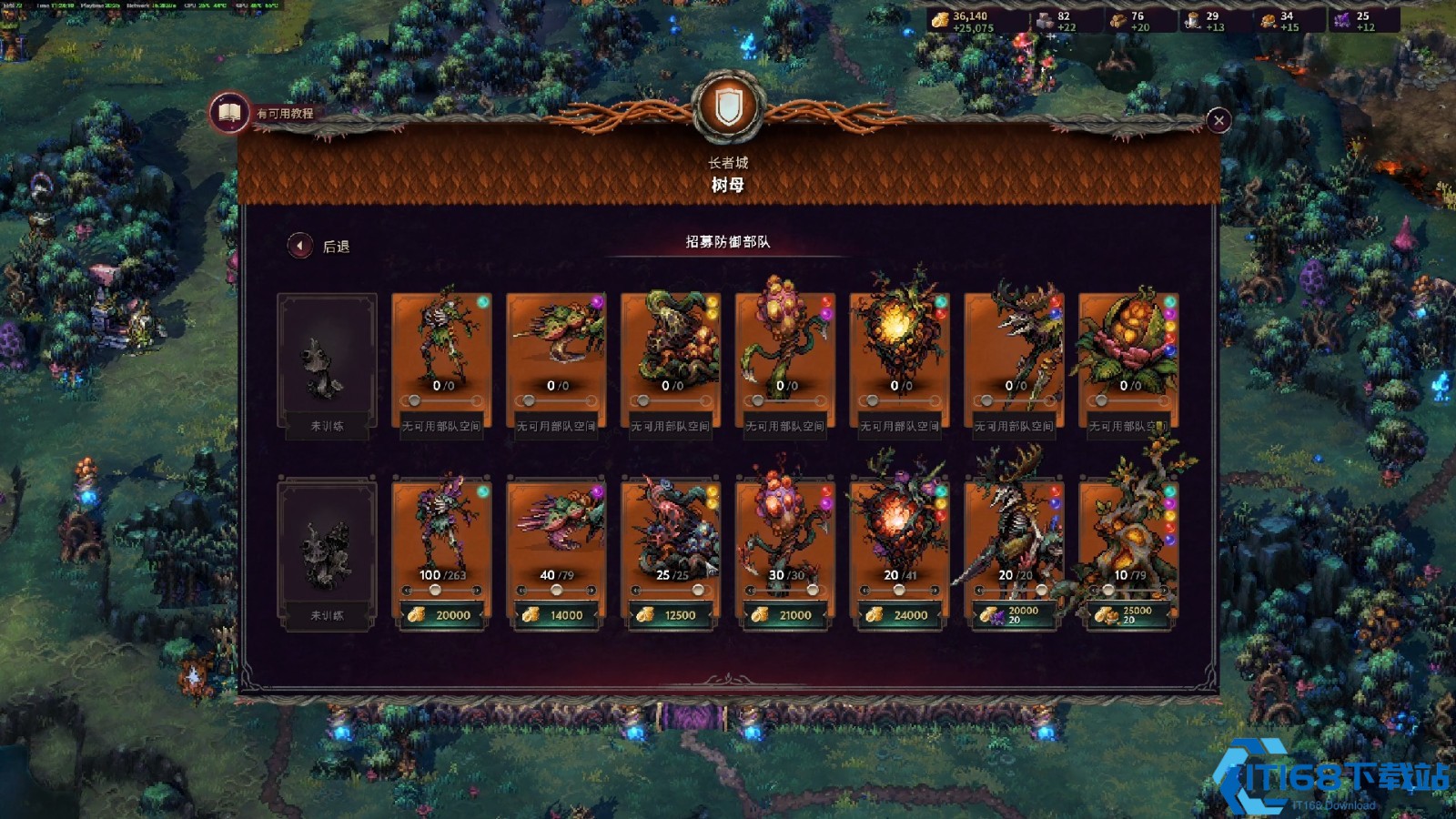Select the 20/20 antlered unit card
The height and width of the screenshot is (819, 1456).
tap(1014, 528)
